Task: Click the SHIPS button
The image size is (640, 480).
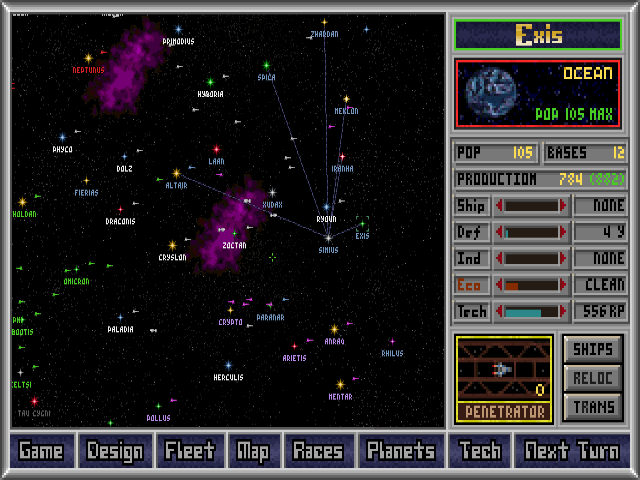Action: point(594,350)
